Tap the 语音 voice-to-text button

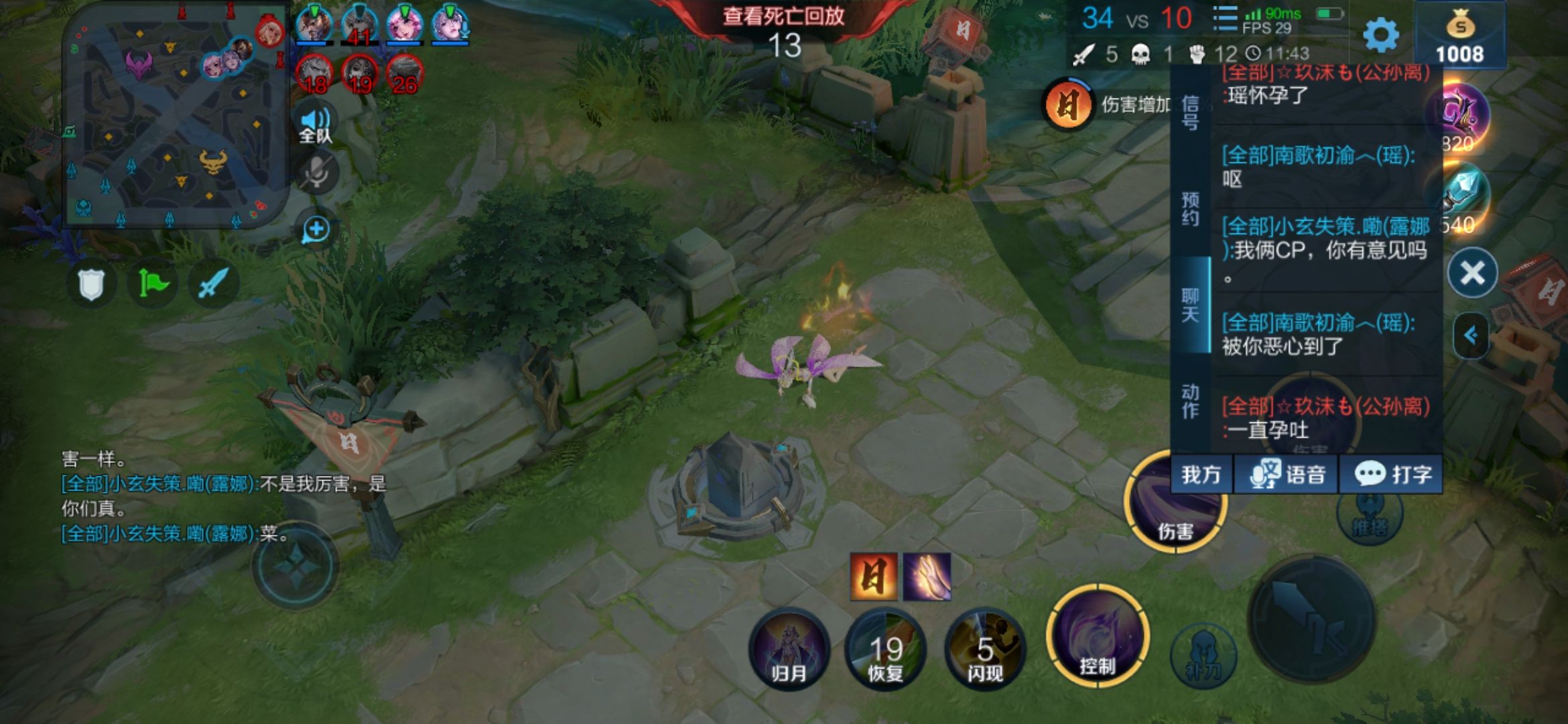pyautogui.click(x=1287, y=475)
